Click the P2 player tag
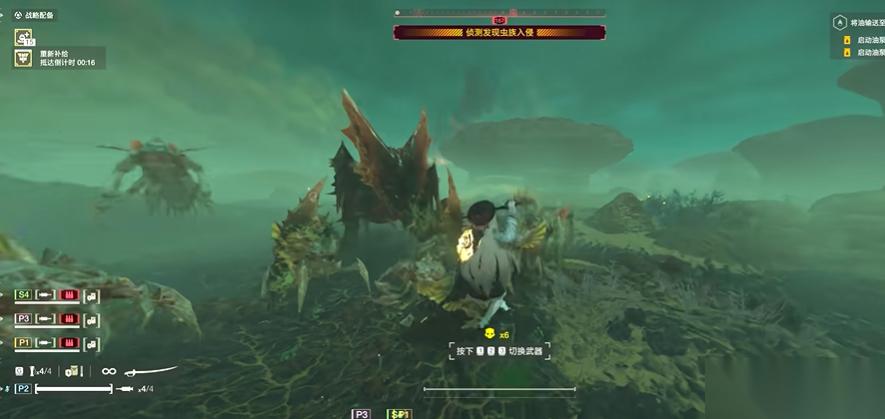885x419 pixels. (x=23, y=388)
